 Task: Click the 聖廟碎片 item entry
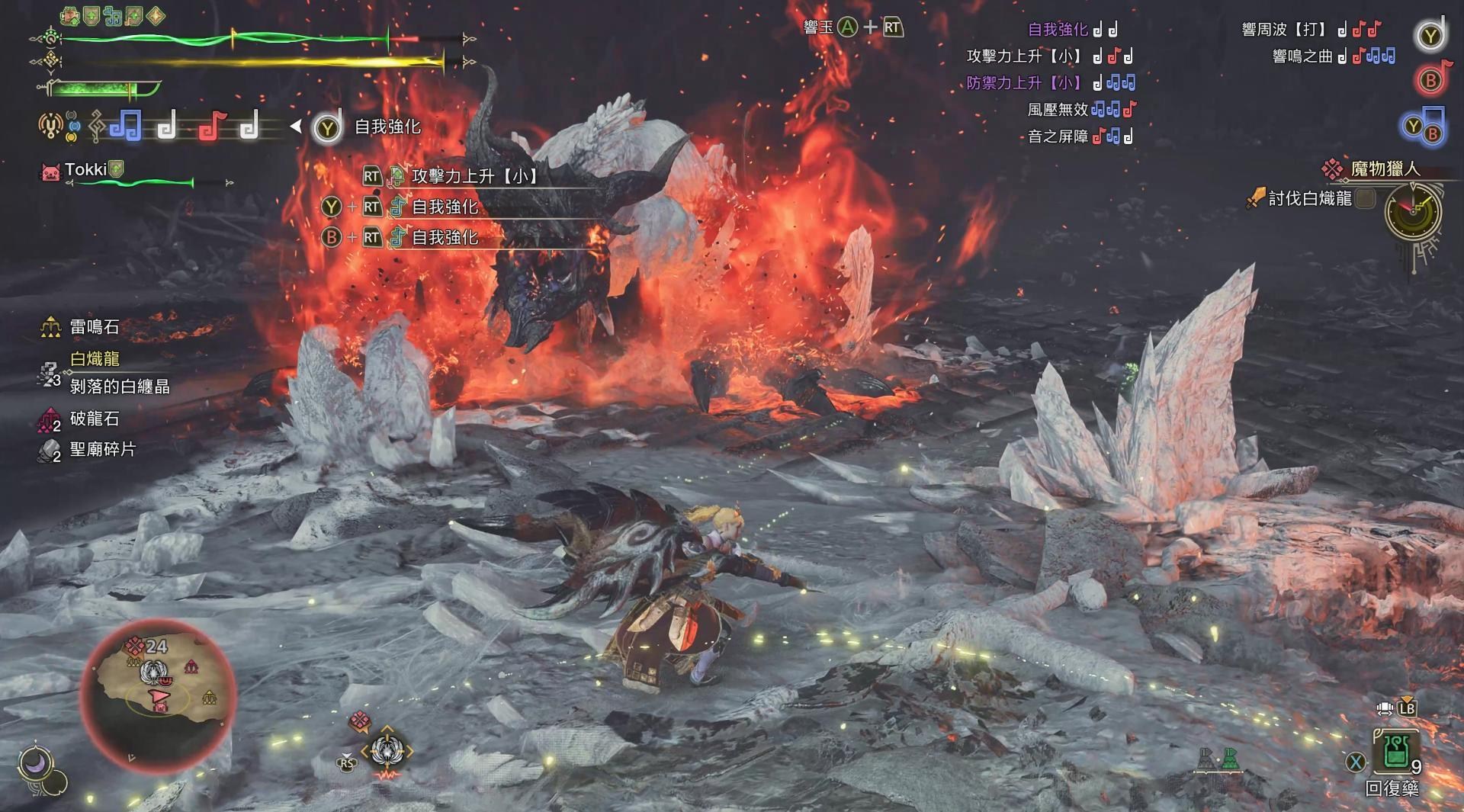click(102, 450)
